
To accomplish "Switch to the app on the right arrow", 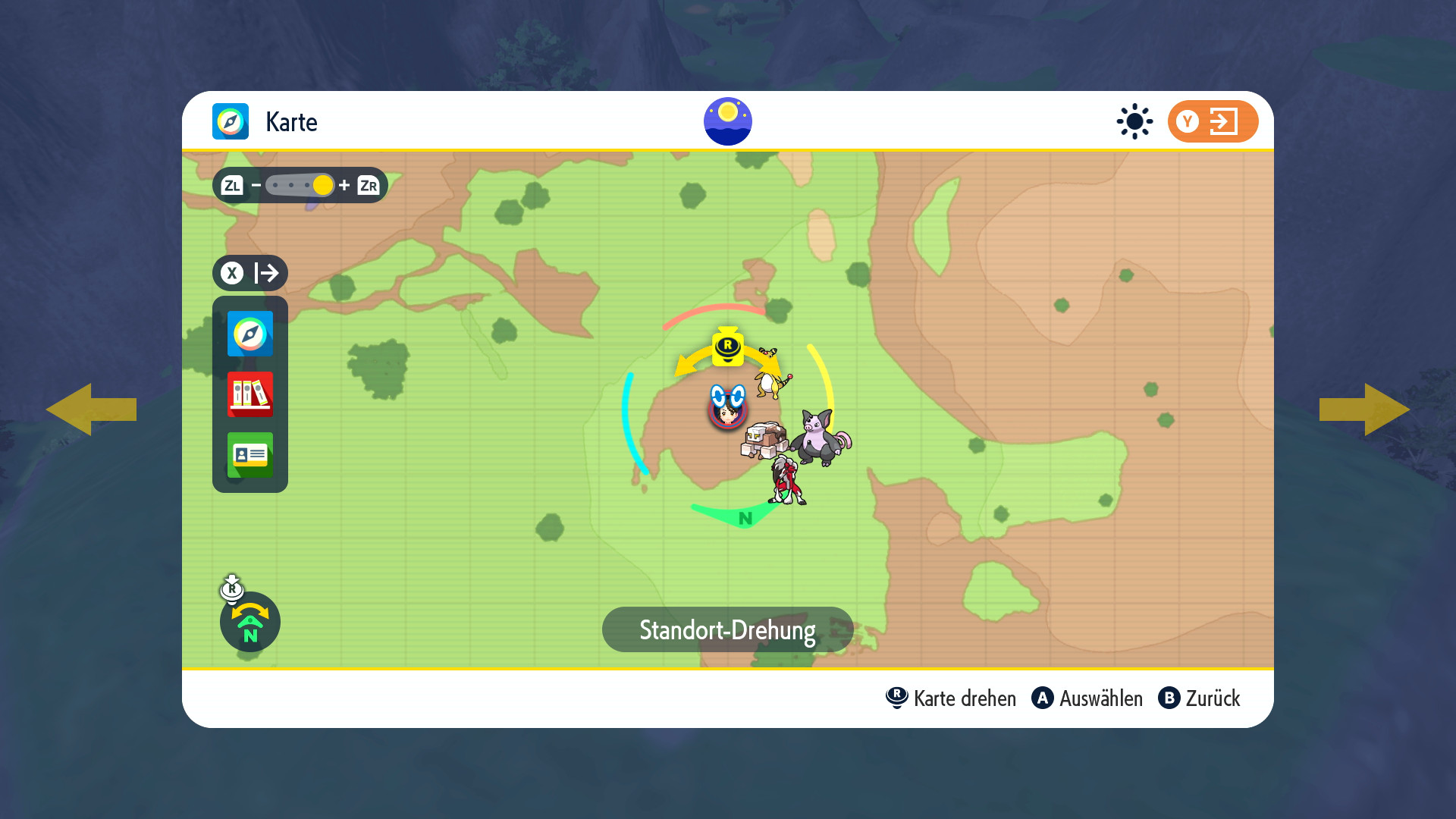I will tap(1365, 409).
